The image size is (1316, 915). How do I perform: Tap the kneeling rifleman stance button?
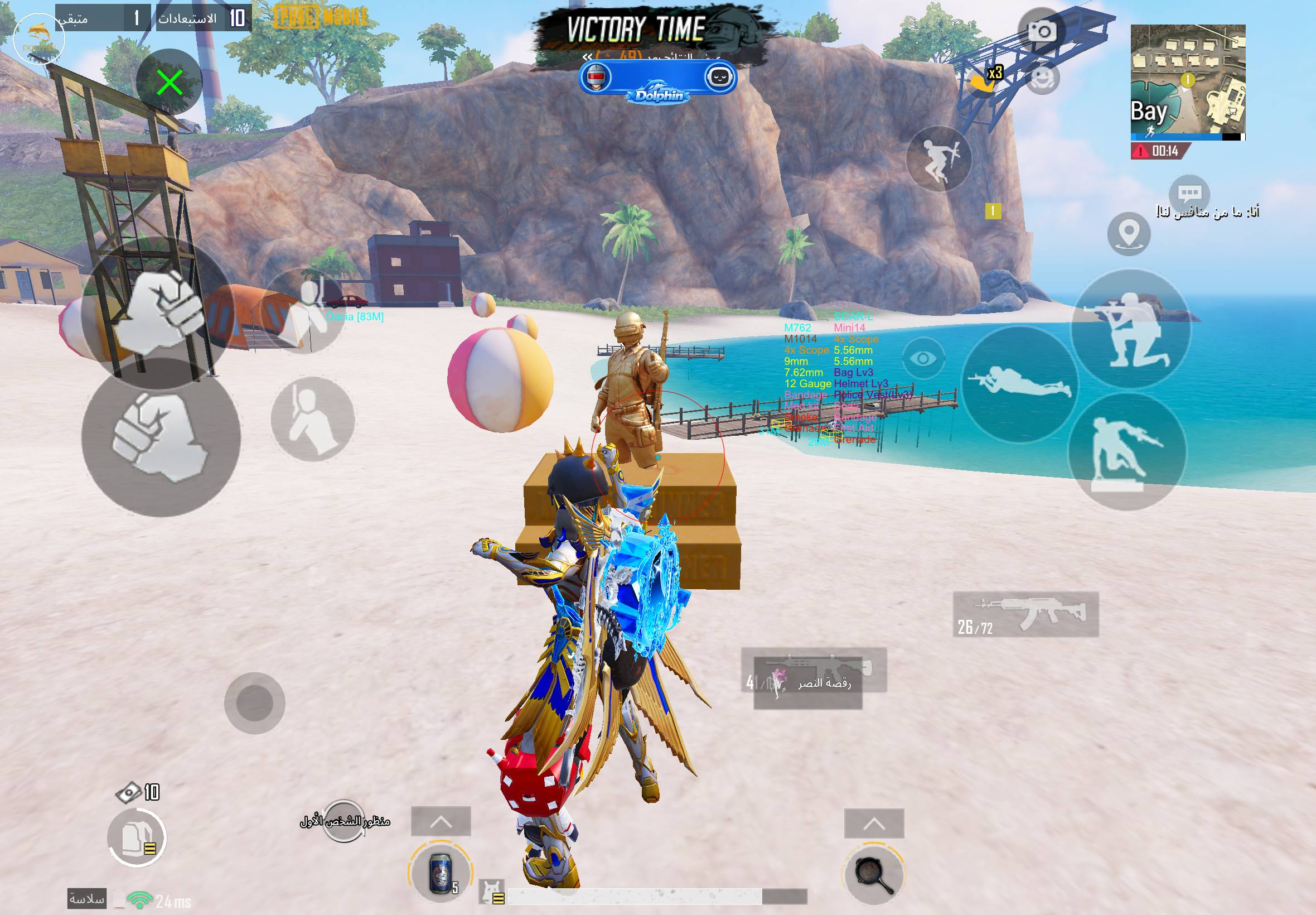[x=1129, y=329]
